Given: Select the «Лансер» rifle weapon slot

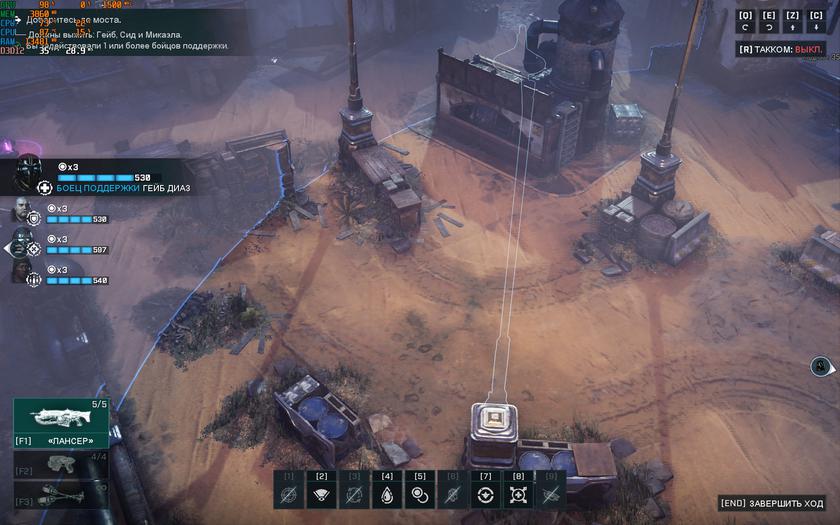Looking at the screenshot, I should point(60,421).
